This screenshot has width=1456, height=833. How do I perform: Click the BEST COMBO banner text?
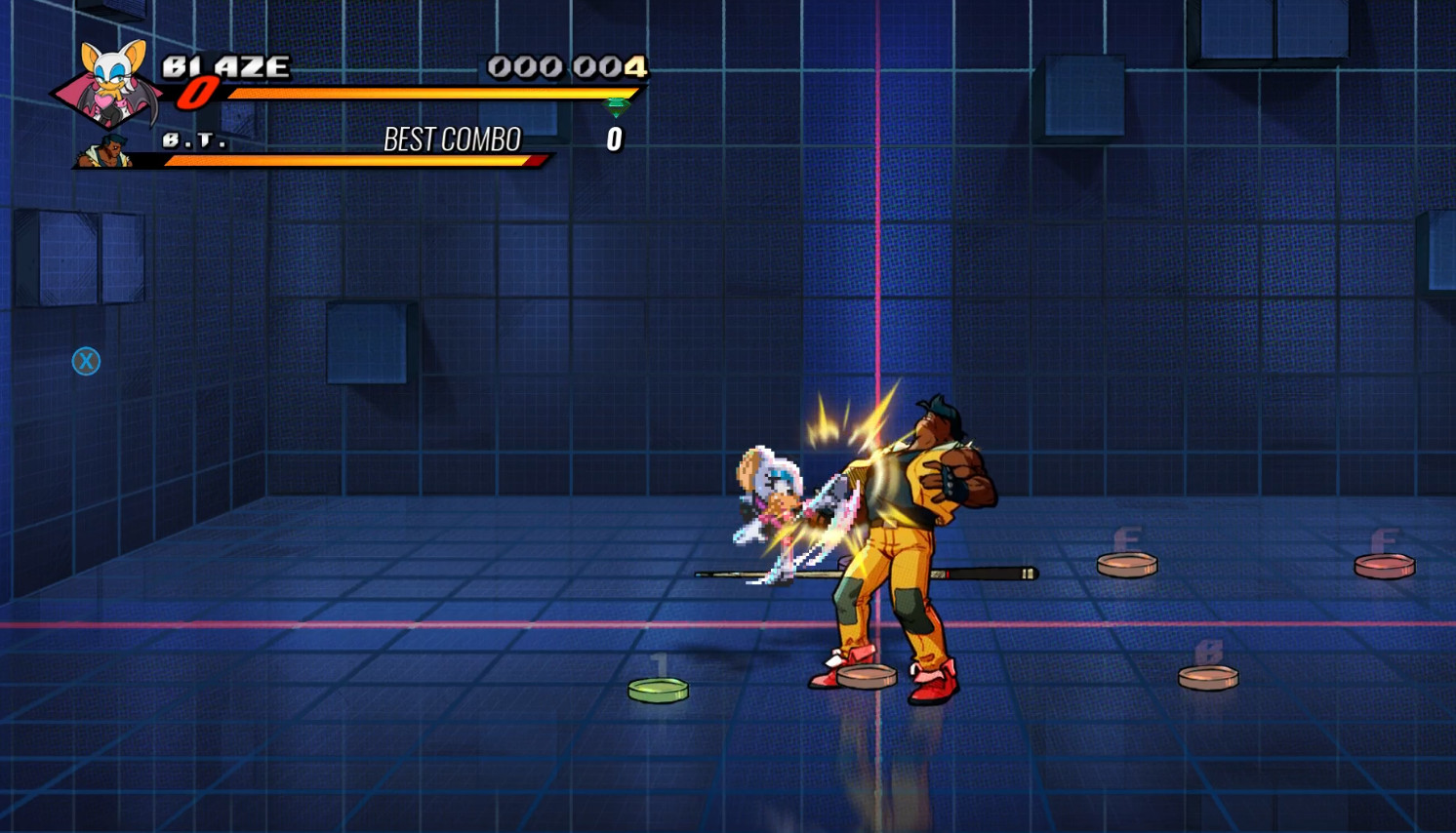452,139
